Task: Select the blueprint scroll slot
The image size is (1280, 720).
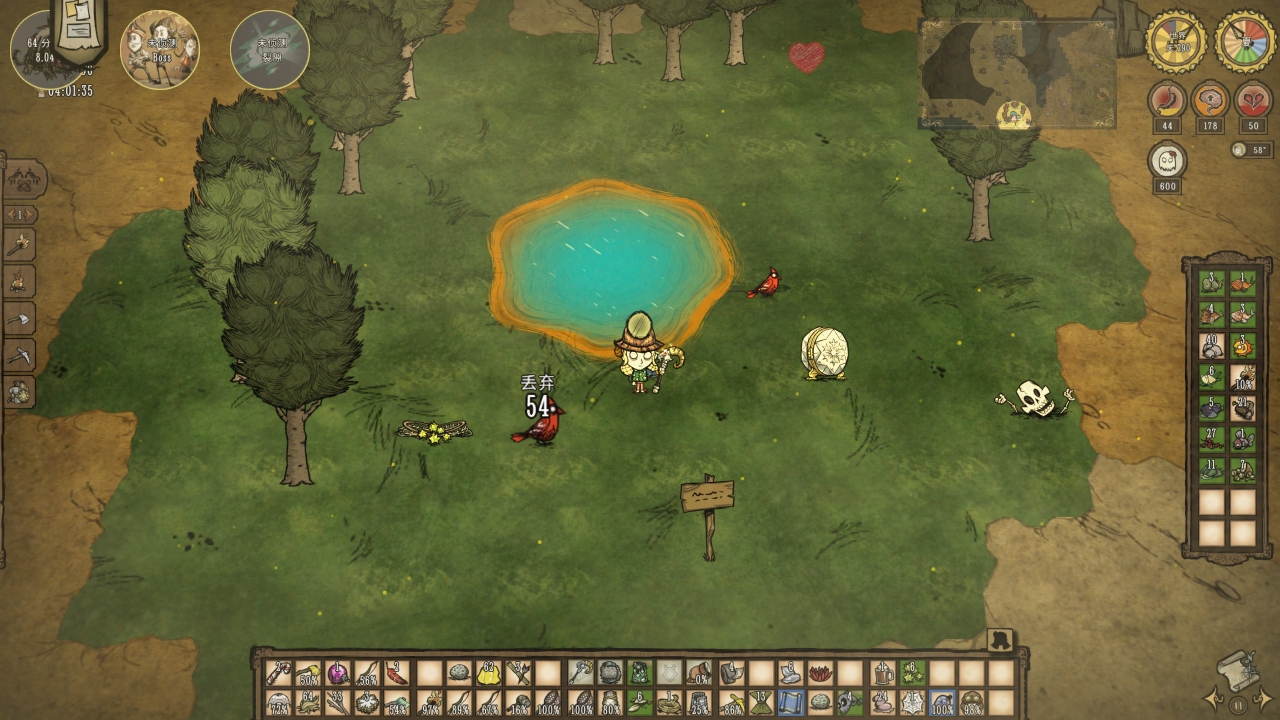Action: pyautogui.click(x=790, y=703)
